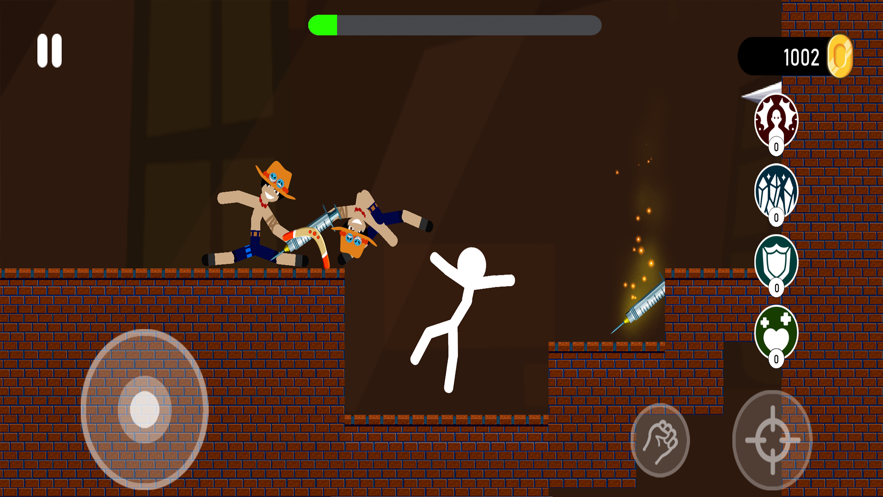This screenshot has width=883, height=497.
Task: Activate the green shield power-up
Action: pos(776,262)
